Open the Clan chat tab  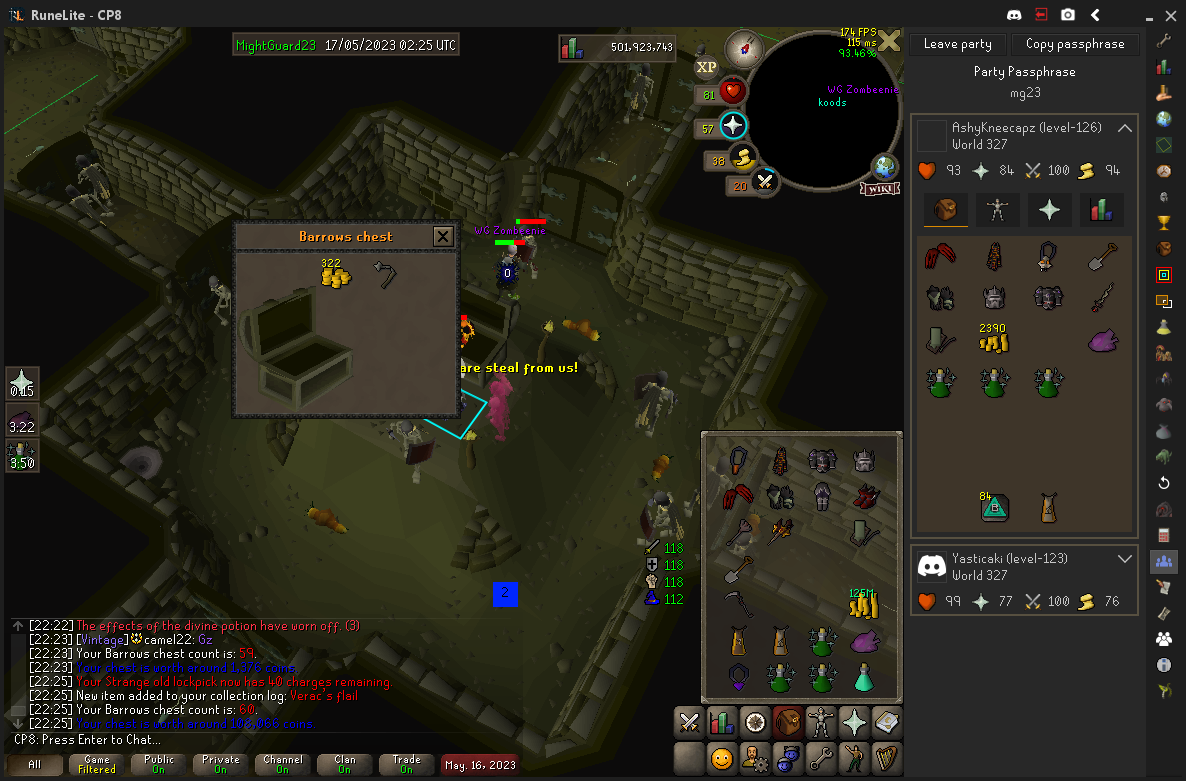tap(345, 765)
